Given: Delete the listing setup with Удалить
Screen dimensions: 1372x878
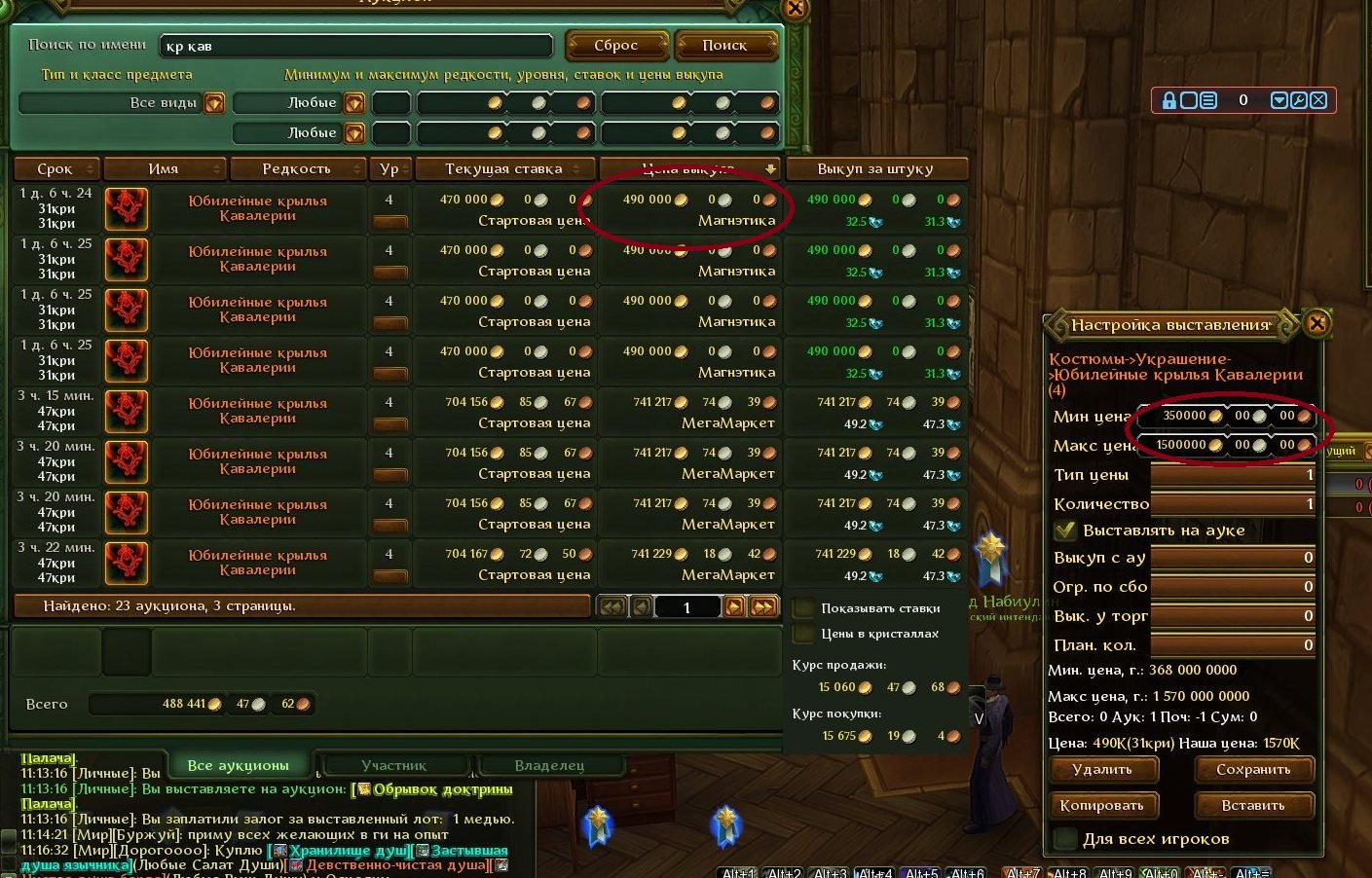Looking at the screenshot, I should pos(1102,770).
